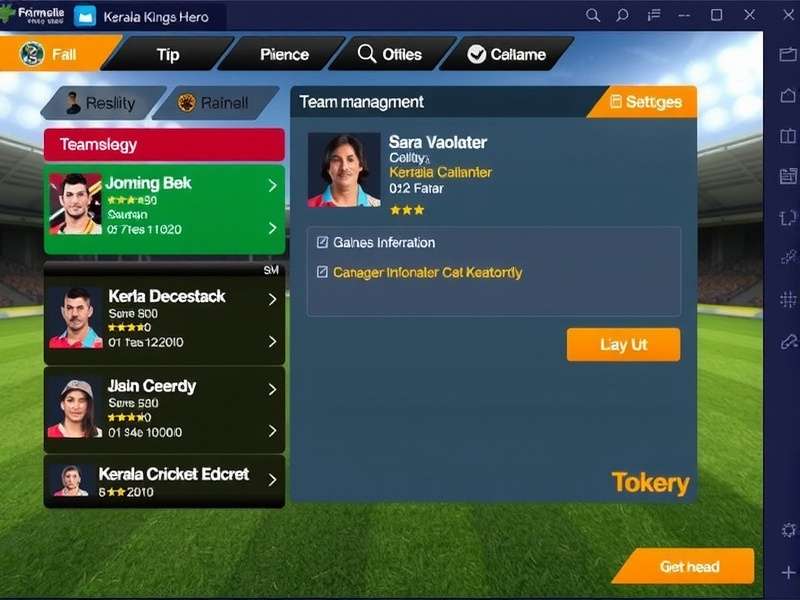Viewport: 800px width, 600px height.
Task: Open the Tip tab
Action: click(168, 54)
